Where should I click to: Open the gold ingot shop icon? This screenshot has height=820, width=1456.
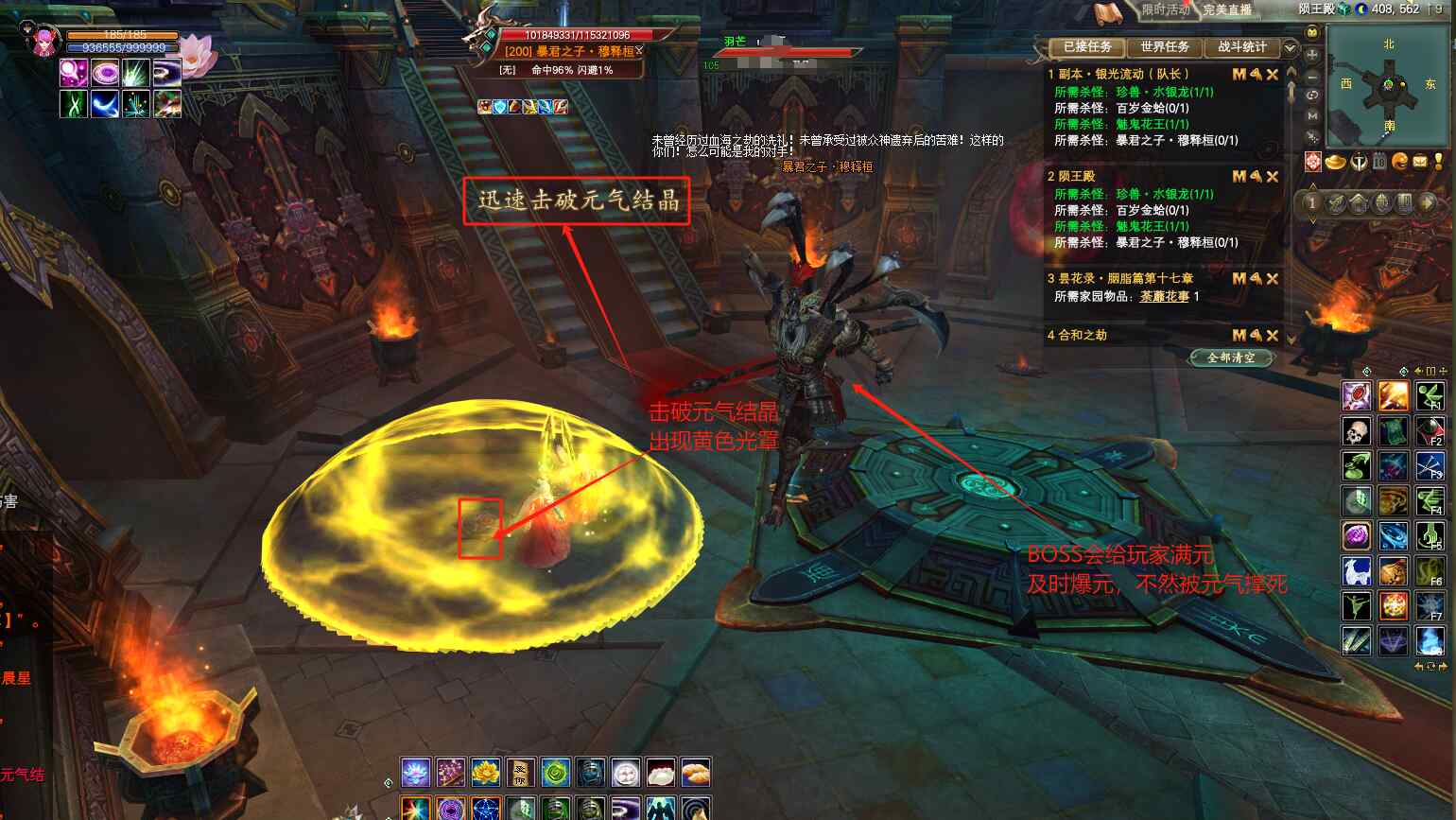(1335, 162)
